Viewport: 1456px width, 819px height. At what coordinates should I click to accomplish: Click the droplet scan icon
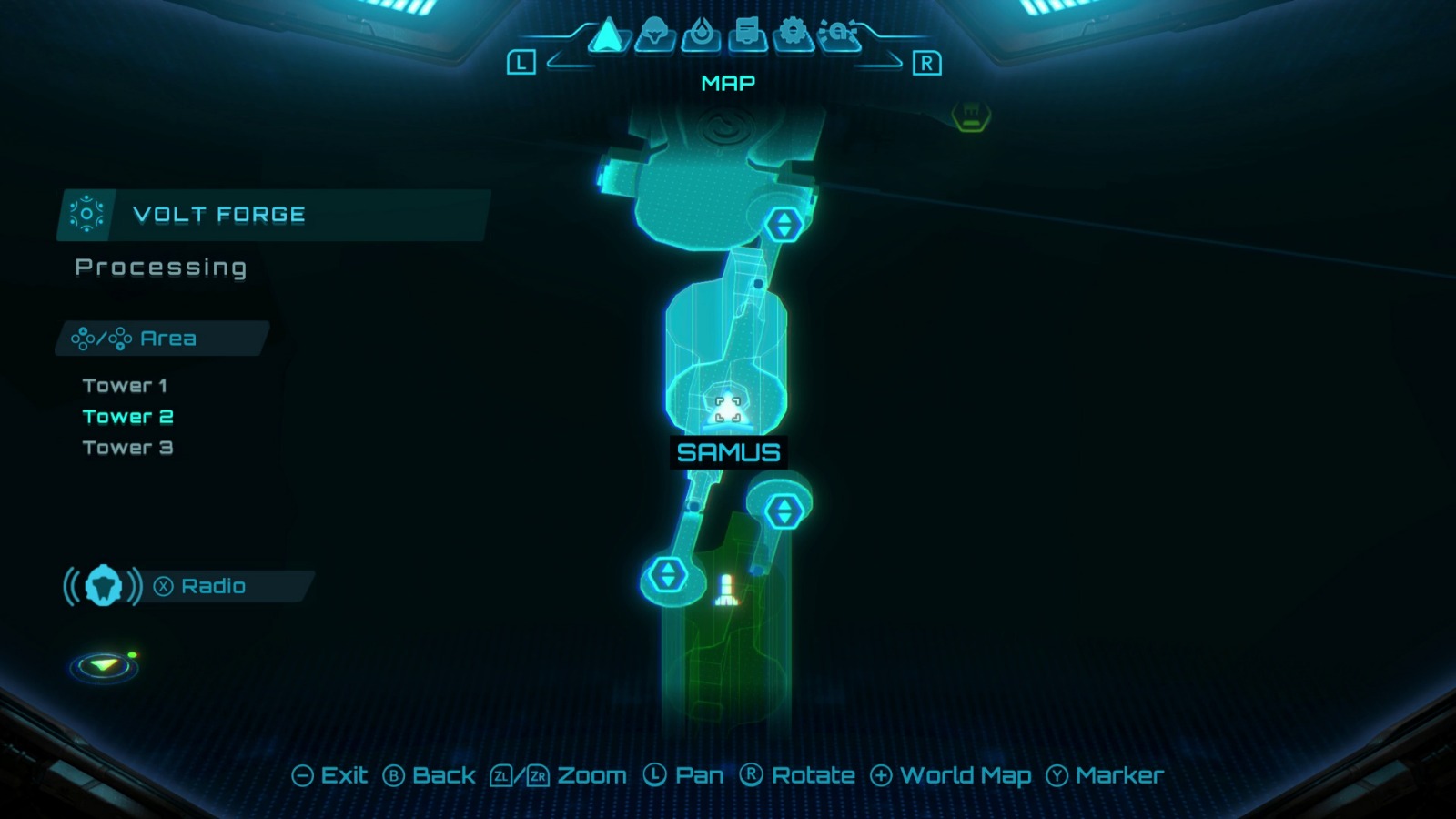[x=702, y=36]
